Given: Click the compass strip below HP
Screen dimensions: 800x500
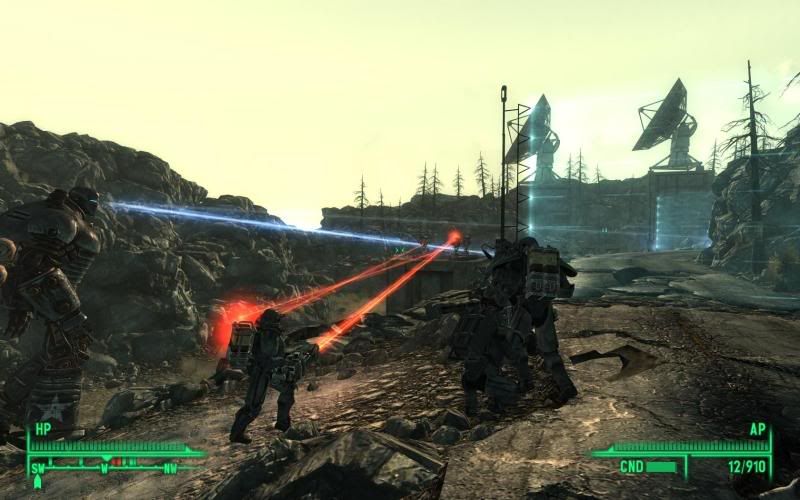Looking at the screenshot, I should pyautogui.click(x=105, y=464).
